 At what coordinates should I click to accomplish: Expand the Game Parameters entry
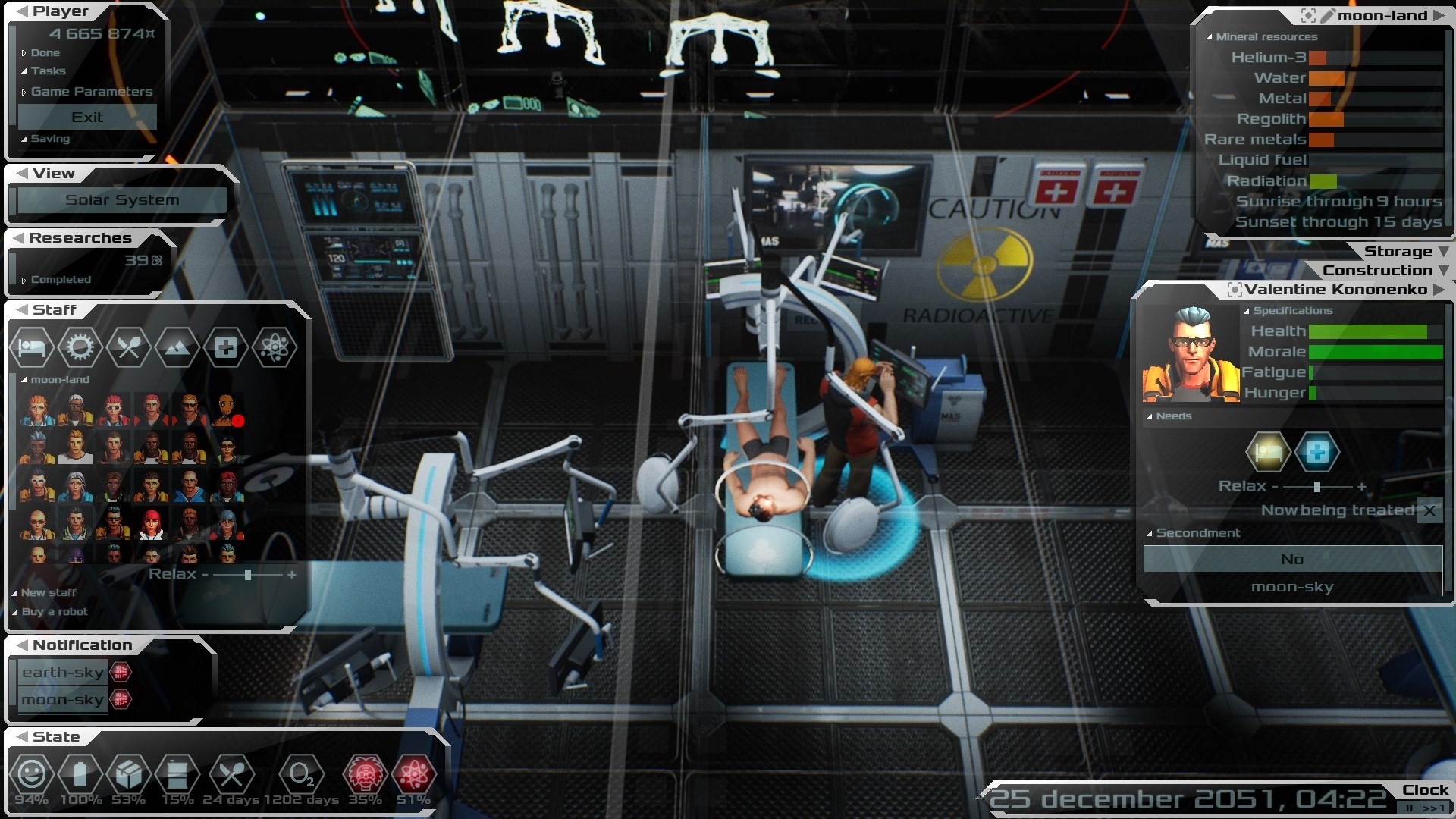pos(91,92)
